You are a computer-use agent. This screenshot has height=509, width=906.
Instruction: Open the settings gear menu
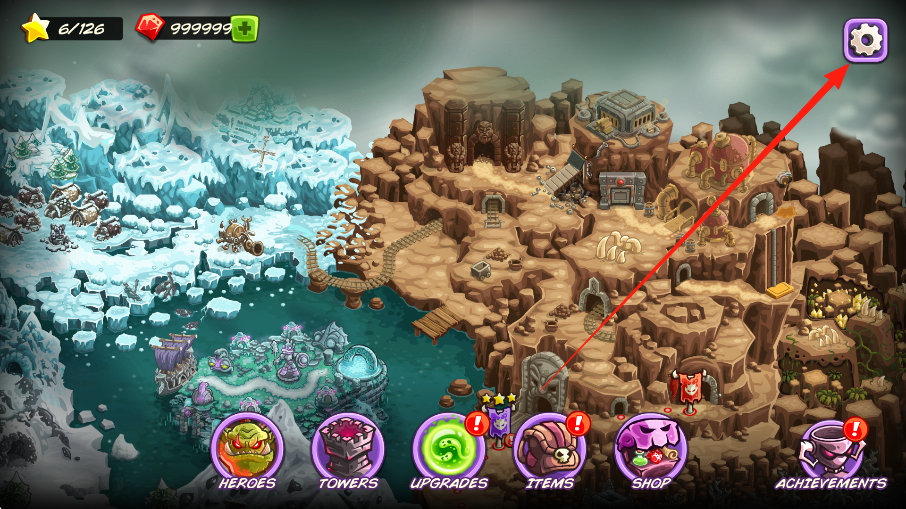865,40
